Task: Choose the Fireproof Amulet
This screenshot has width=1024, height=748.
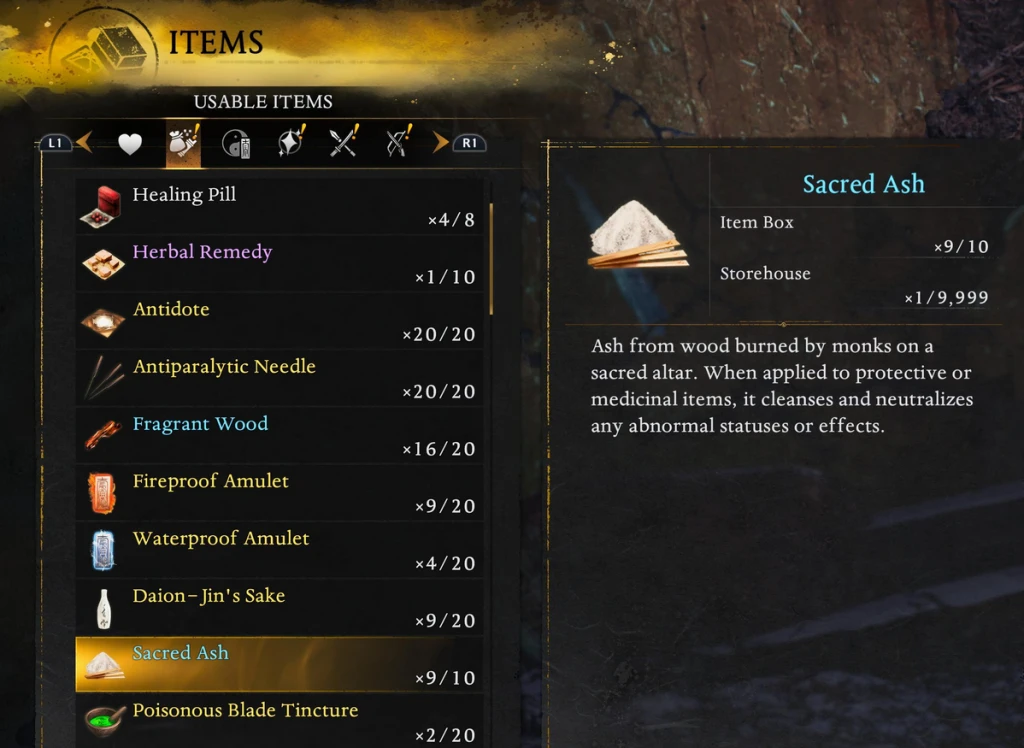Action: tap(279, 492)
